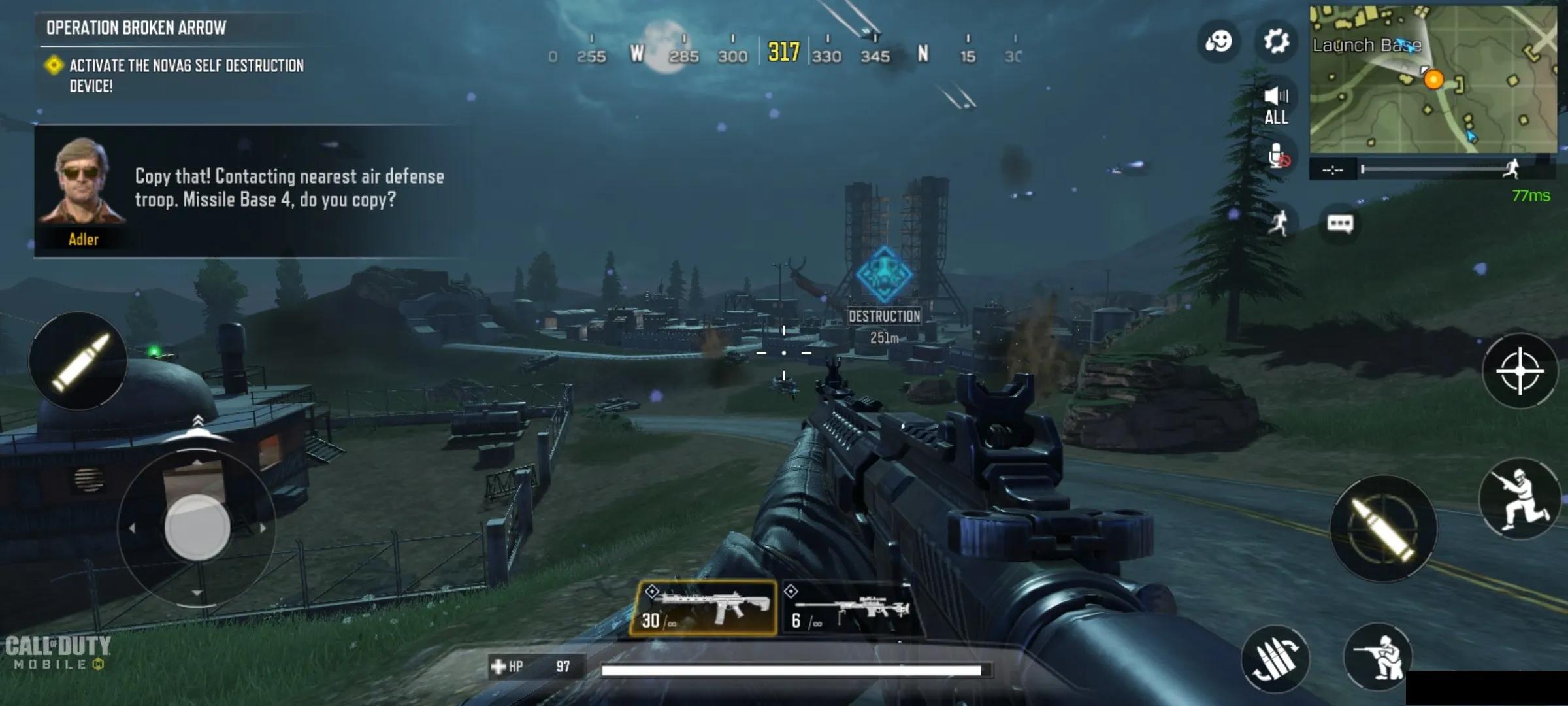Tap the aim-down-sights crosshair button
The width and height of the screenshot is (1568, 706).
[1520, 371]
